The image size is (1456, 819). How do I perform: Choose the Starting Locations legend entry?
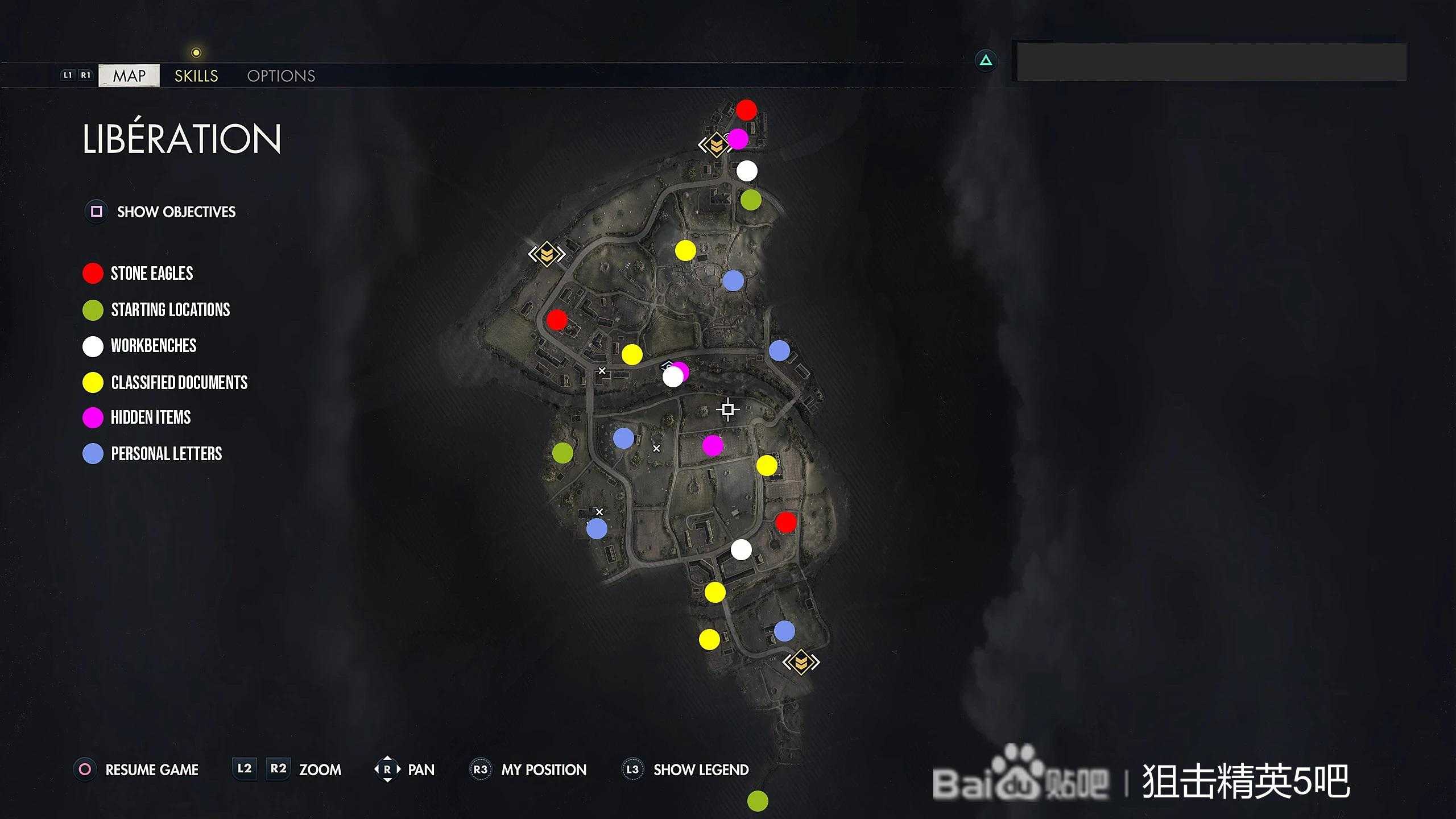[170, 310]
